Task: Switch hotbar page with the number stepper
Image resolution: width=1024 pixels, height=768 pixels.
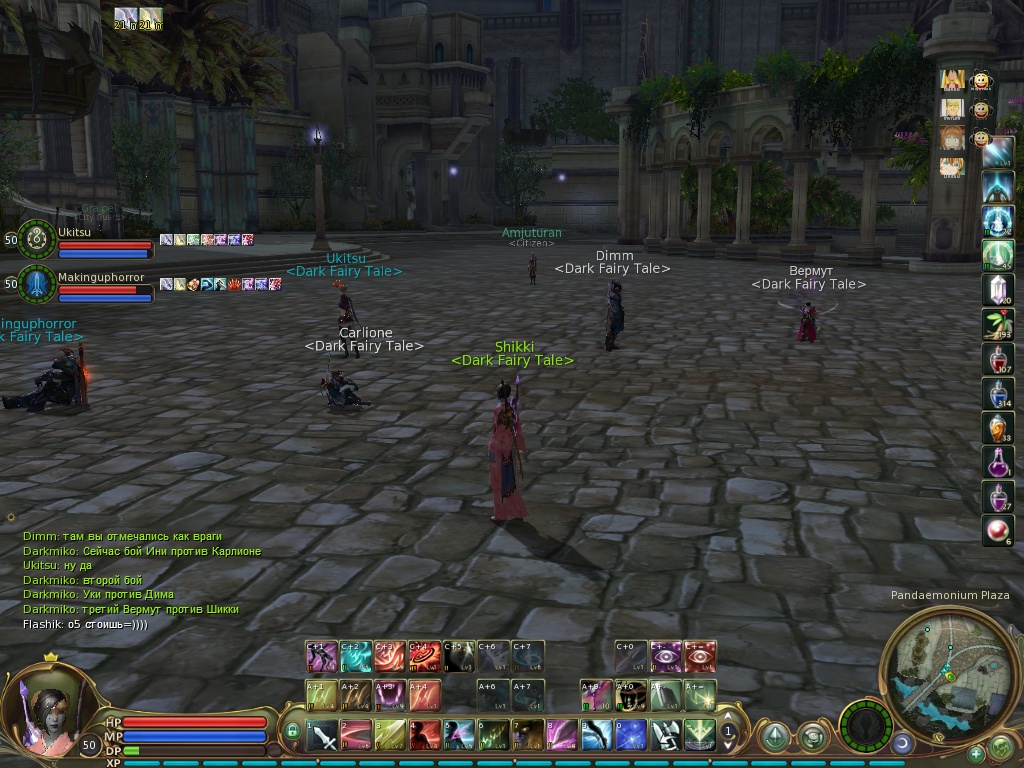Action: coord(729,732)
